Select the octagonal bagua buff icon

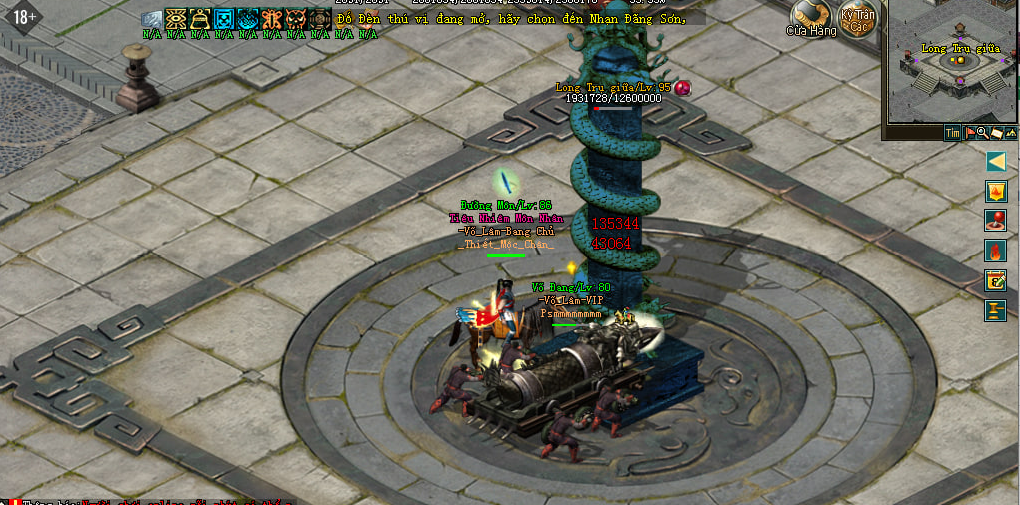(320, 19)
